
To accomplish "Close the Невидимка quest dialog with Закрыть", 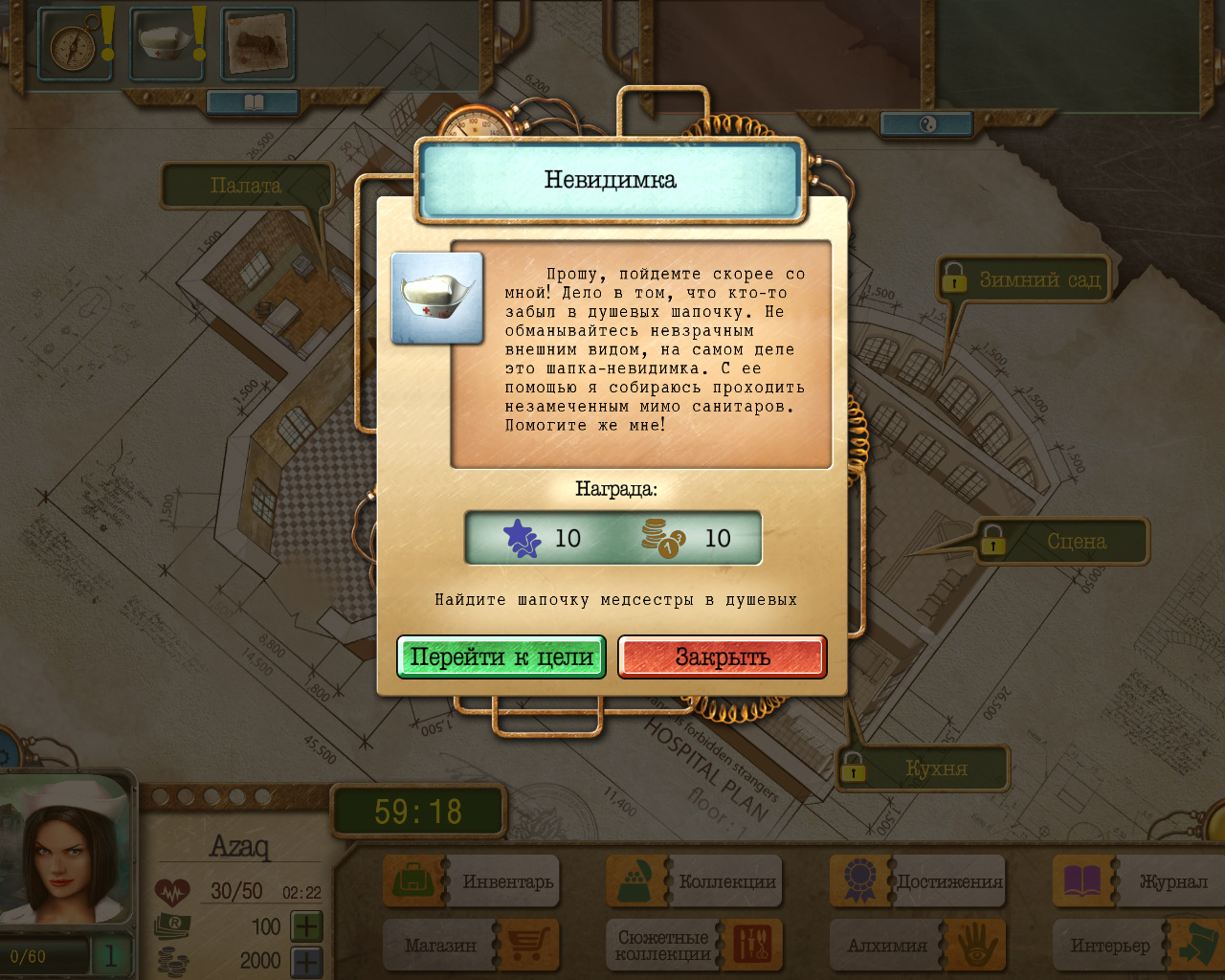I will [722, 657].
